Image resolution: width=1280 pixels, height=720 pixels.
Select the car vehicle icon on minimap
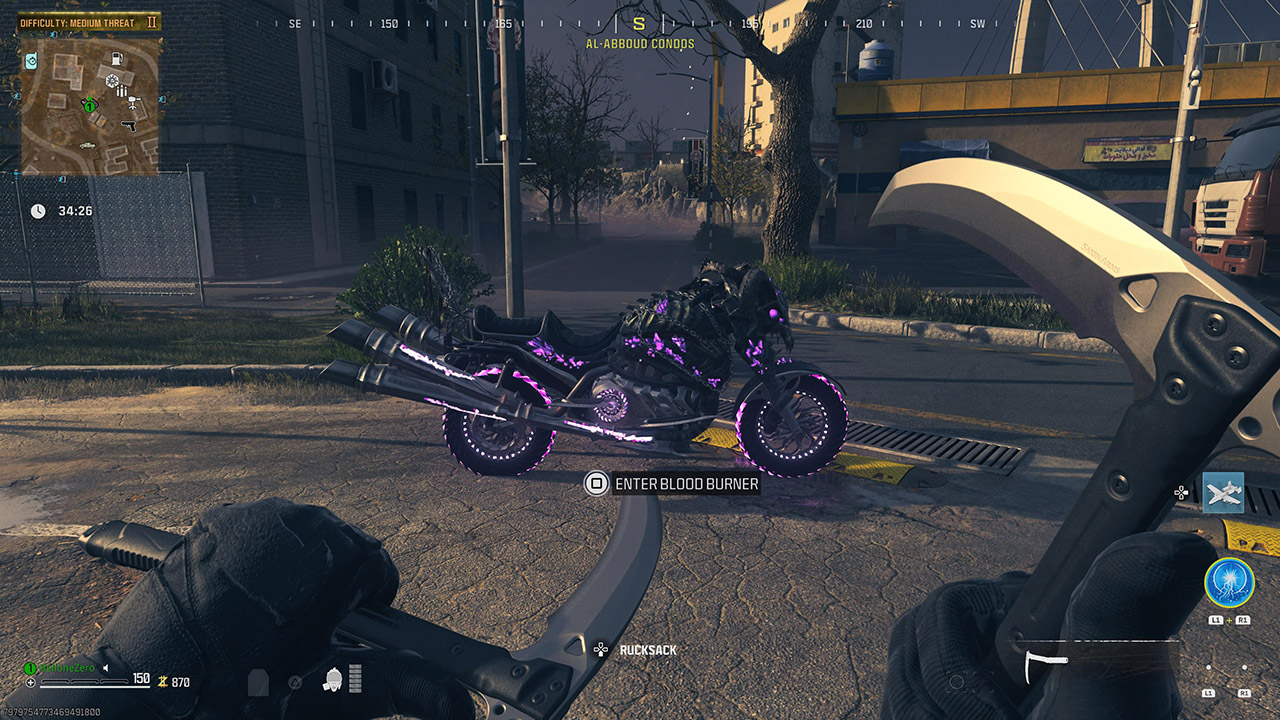pyautogui.click(x=87, y=145)
